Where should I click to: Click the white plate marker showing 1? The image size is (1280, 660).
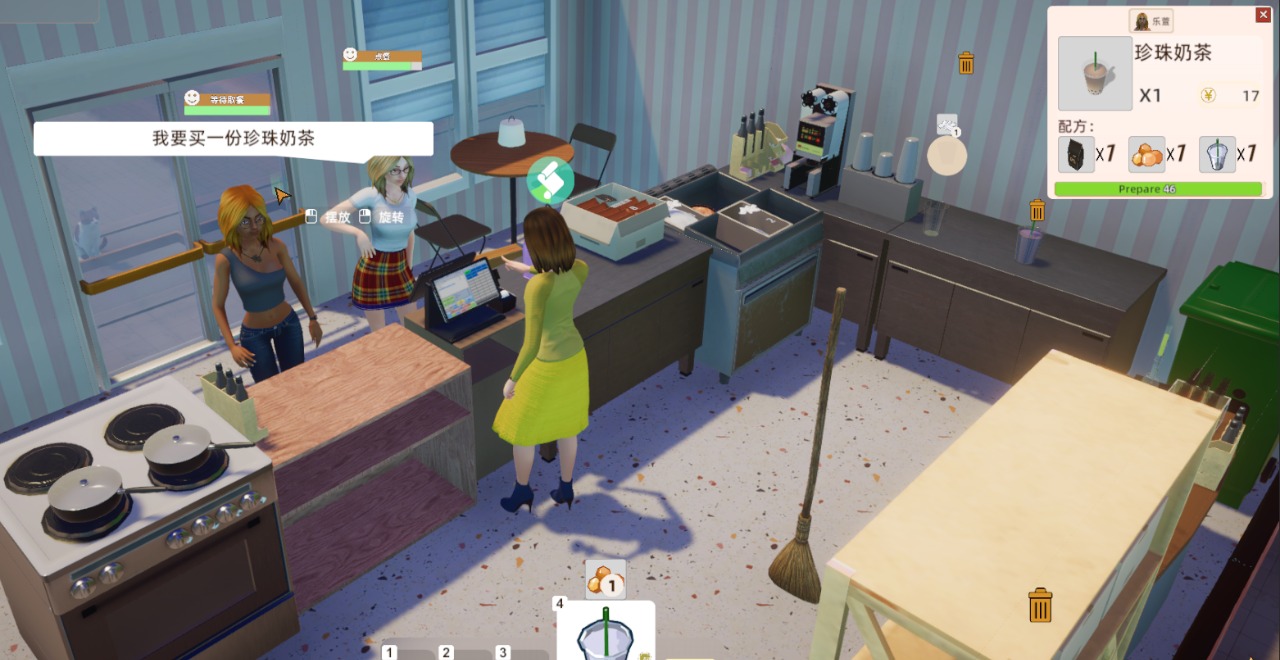click(947, 155)
